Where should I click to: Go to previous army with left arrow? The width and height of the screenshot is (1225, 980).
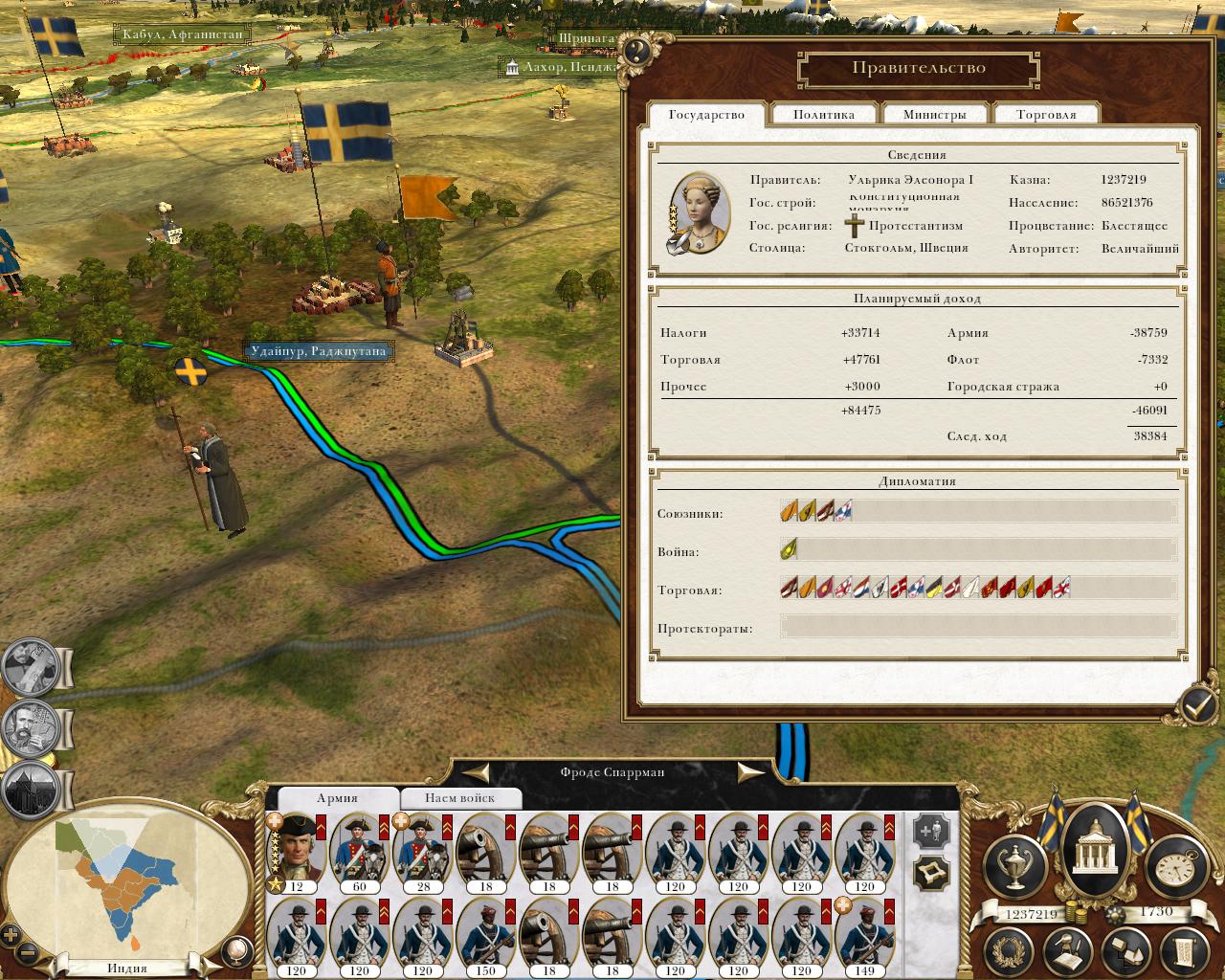click(x=478, y=772)
